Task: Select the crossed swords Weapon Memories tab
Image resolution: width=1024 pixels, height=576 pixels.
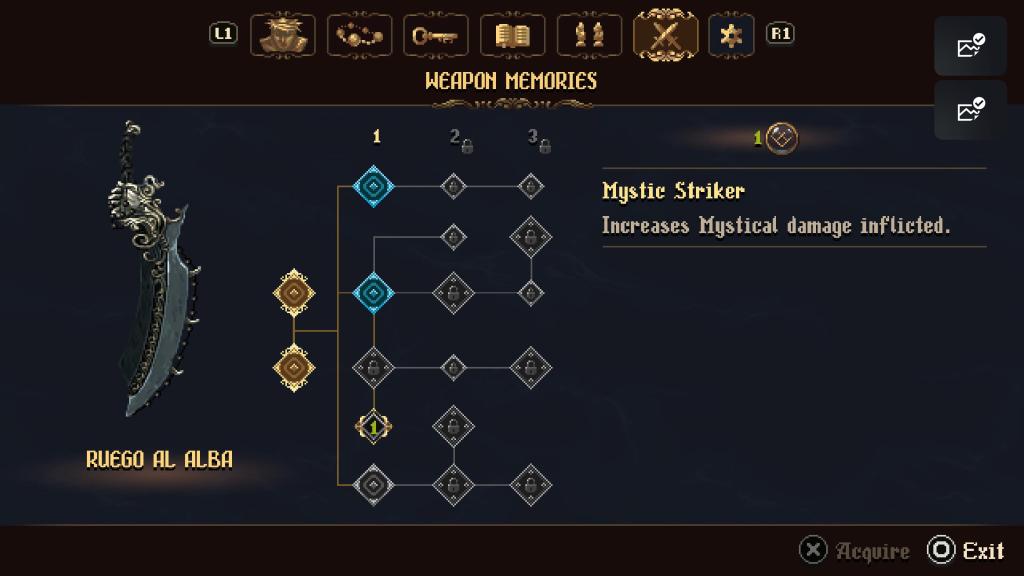Action: click(666, 36)
